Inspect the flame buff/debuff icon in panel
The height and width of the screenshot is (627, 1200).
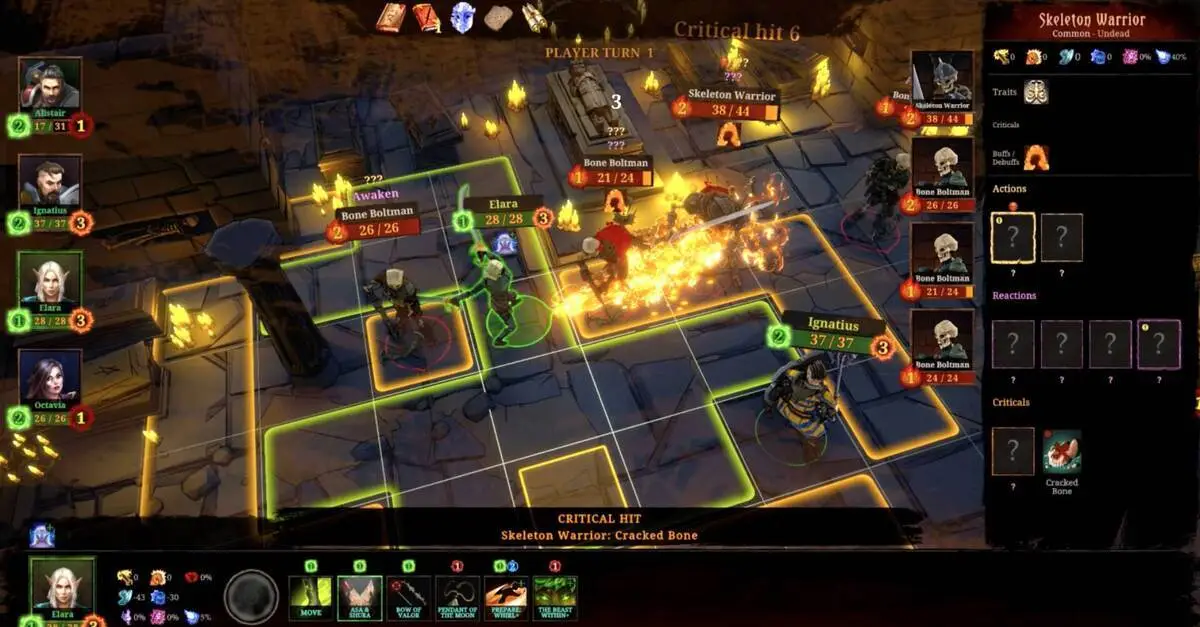pyautogui.click(x=1035, y=156)
